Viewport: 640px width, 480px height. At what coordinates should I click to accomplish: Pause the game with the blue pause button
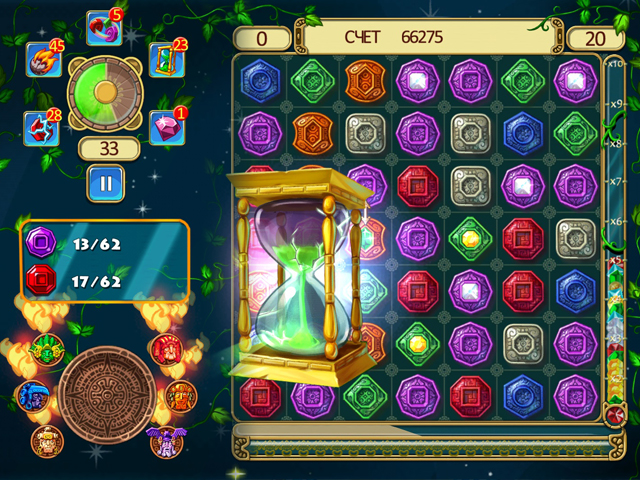click(105, 182)
